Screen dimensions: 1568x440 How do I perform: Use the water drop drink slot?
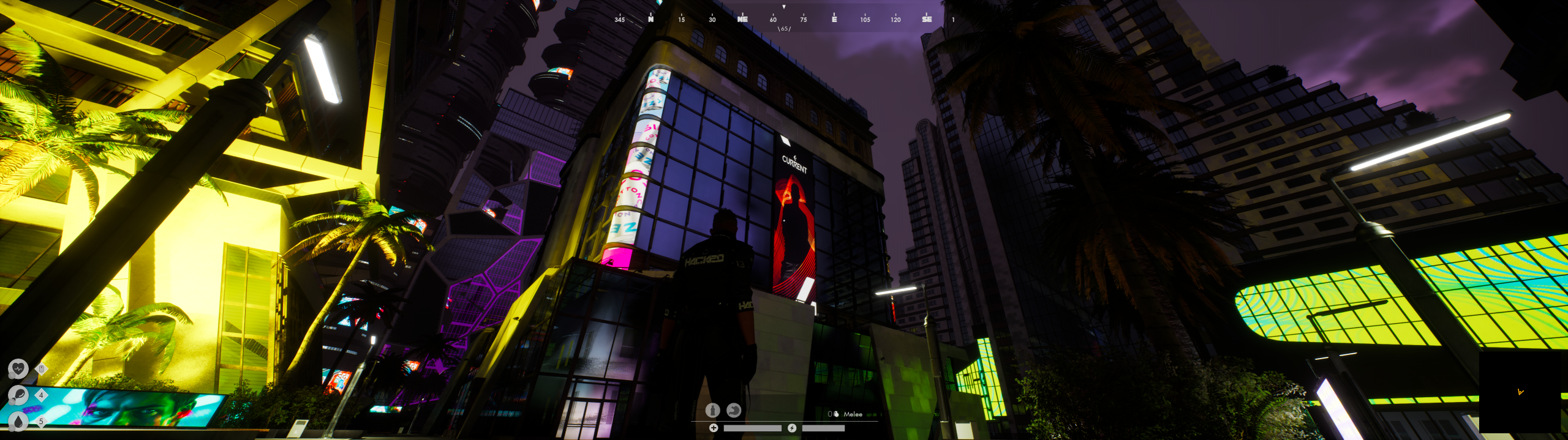click(x=18, y=421)
